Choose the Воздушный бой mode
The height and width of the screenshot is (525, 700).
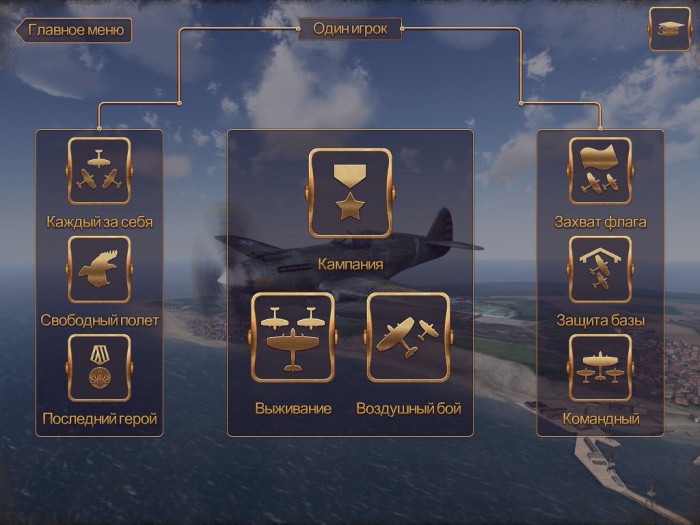pyautogui.click(x=408, y=338)
